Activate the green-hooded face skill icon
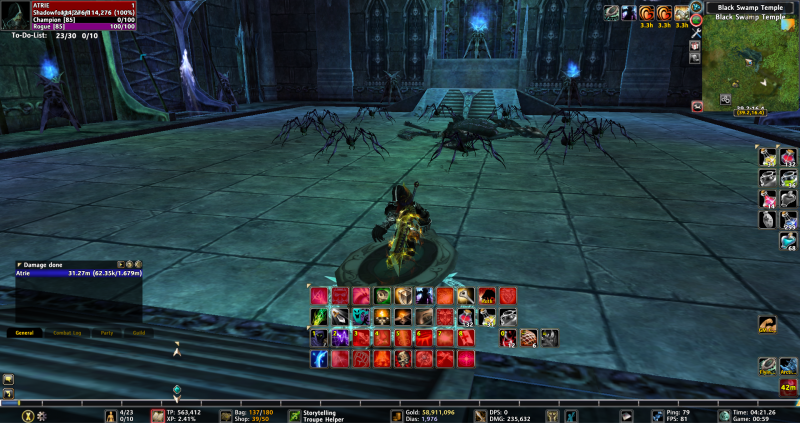Image resolution: width=800 pixels, height=423 pixels. point(382,296)
